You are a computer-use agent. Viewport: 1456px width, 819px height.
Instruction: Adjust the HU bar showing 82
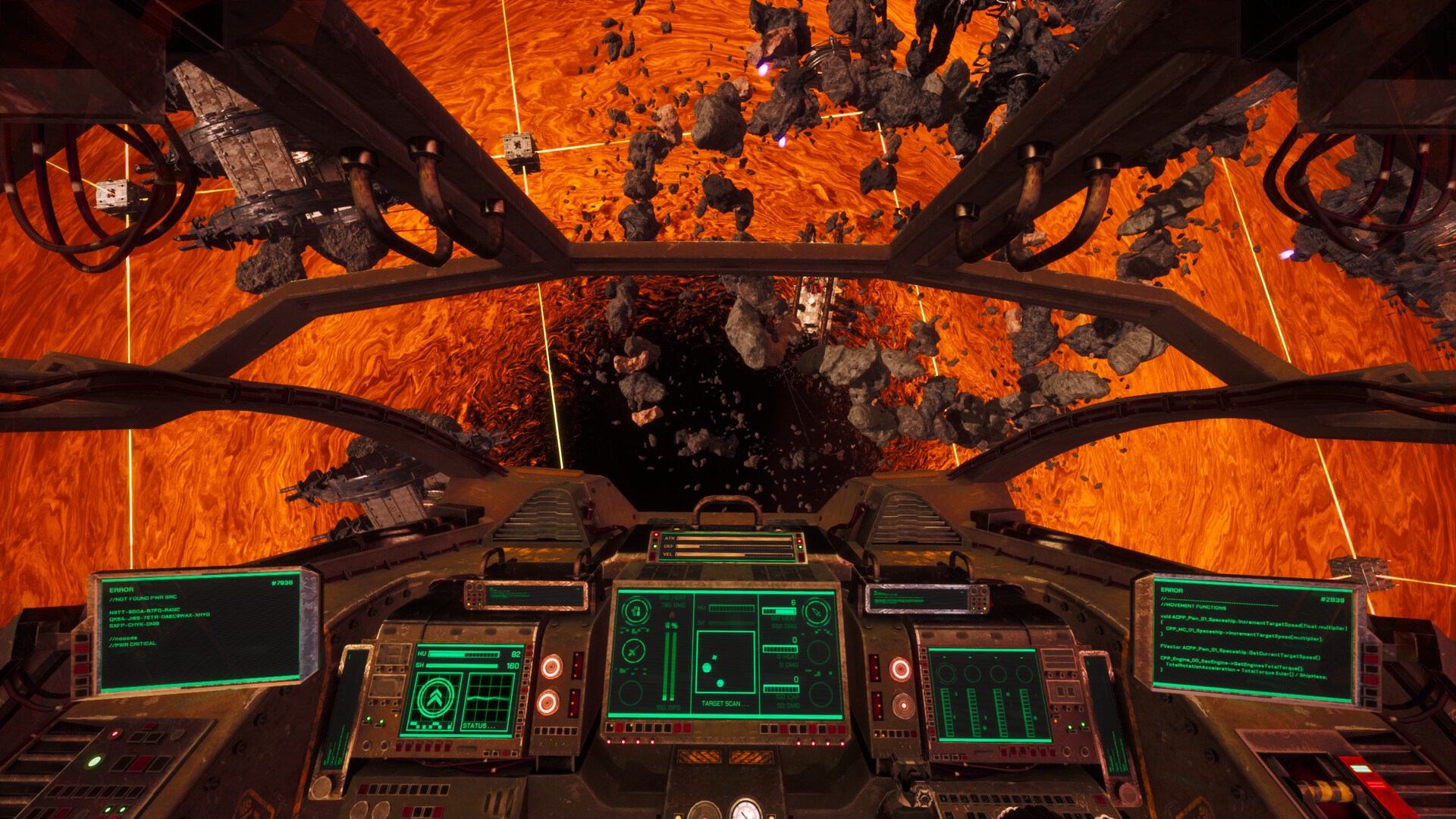464,654
